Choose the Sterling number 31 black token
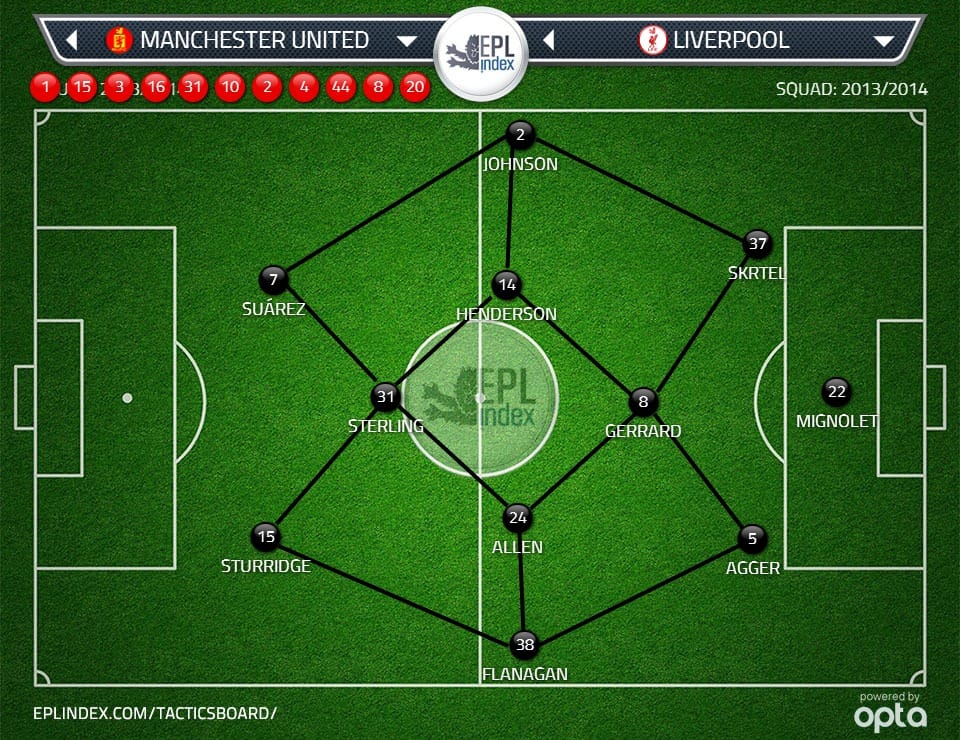This screenshot has width=960, height=740. point(385,397)
